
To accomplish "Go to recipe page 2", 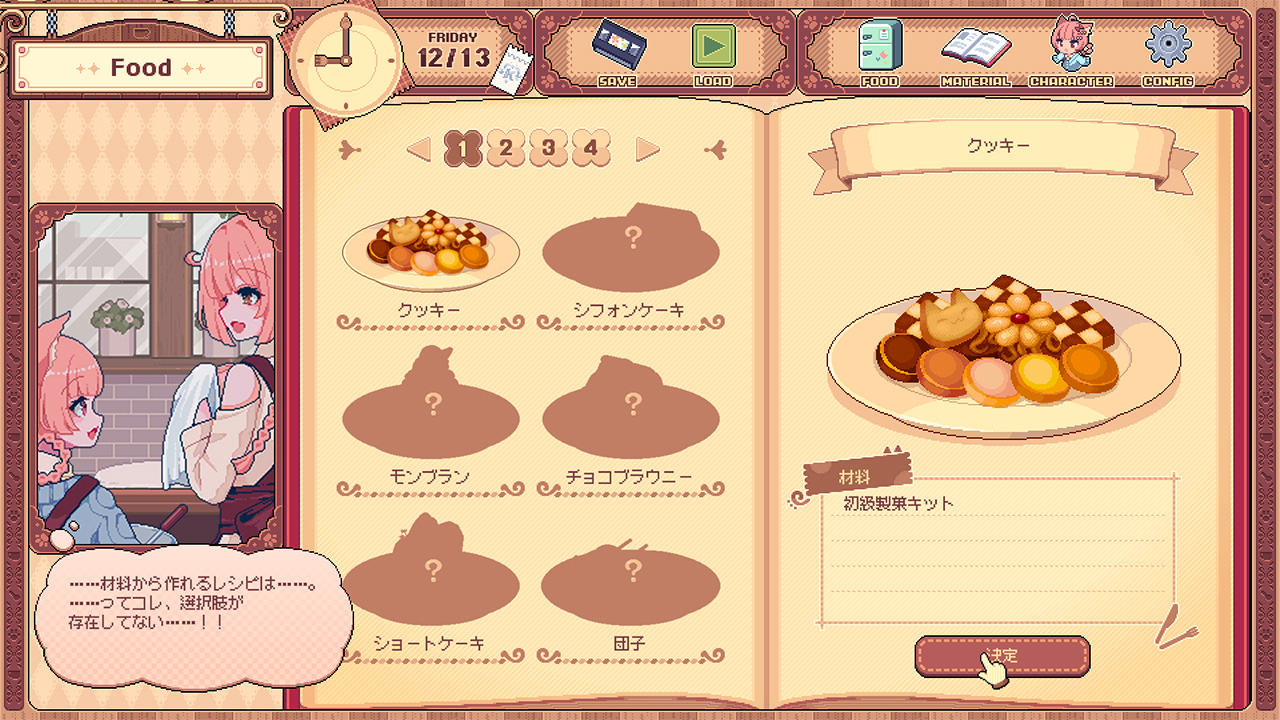I will (506, 149).
